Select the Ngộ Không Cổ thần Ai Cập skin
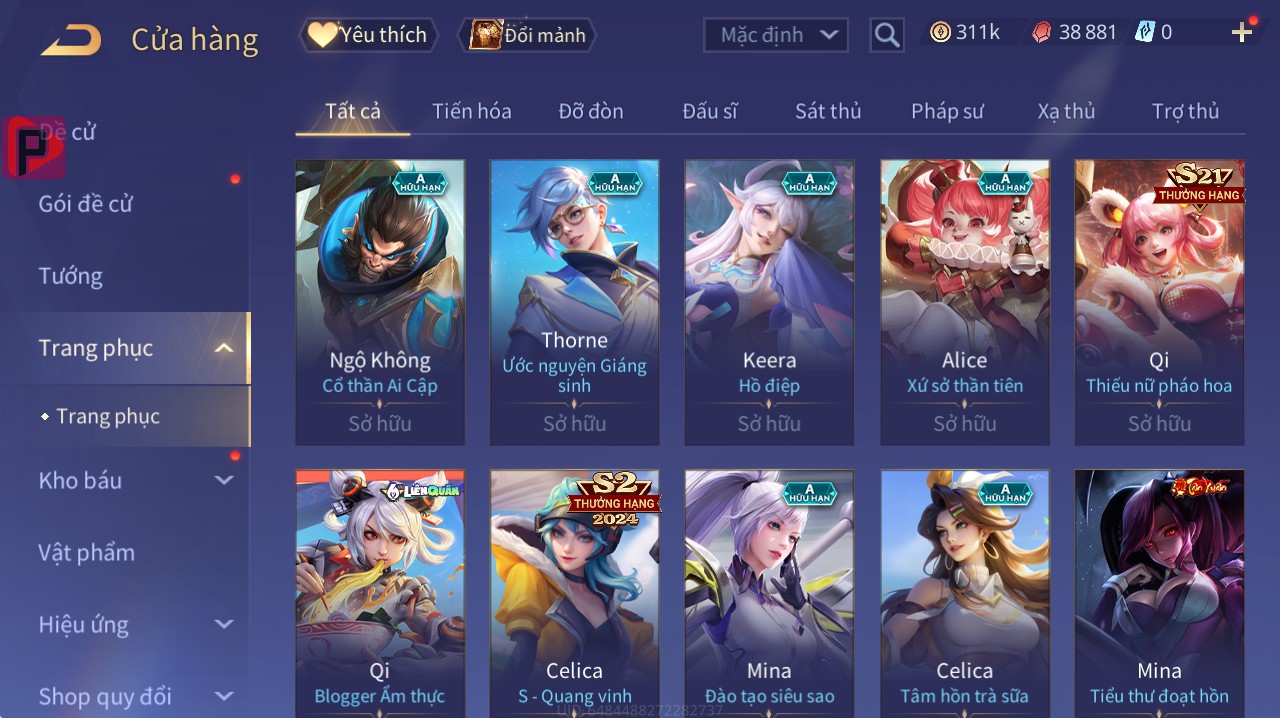The height and width of the screenshot is (718, 1280). (x=380, y=302)
